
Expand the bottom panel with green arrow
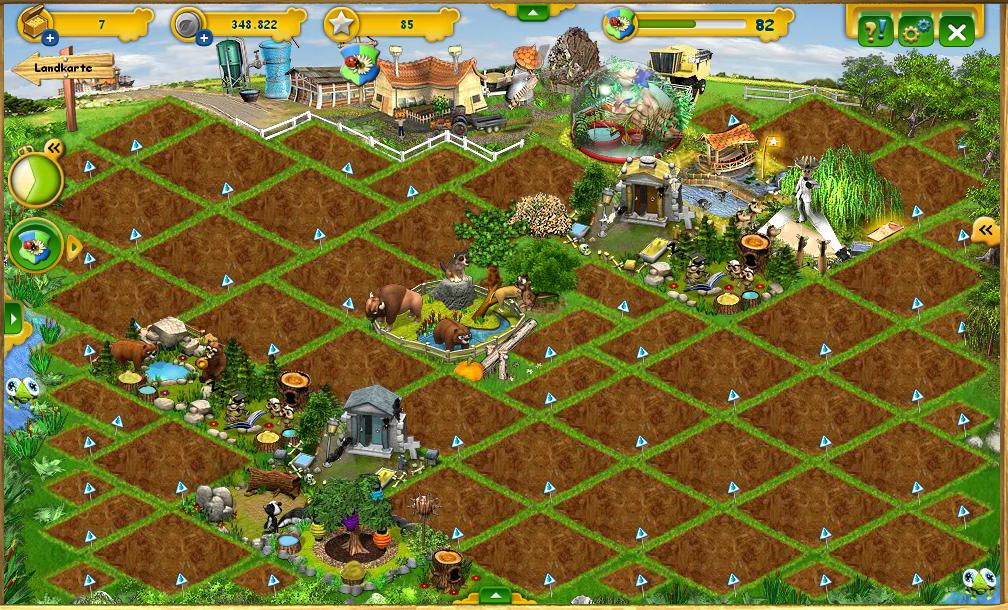[x=496, y=597]
